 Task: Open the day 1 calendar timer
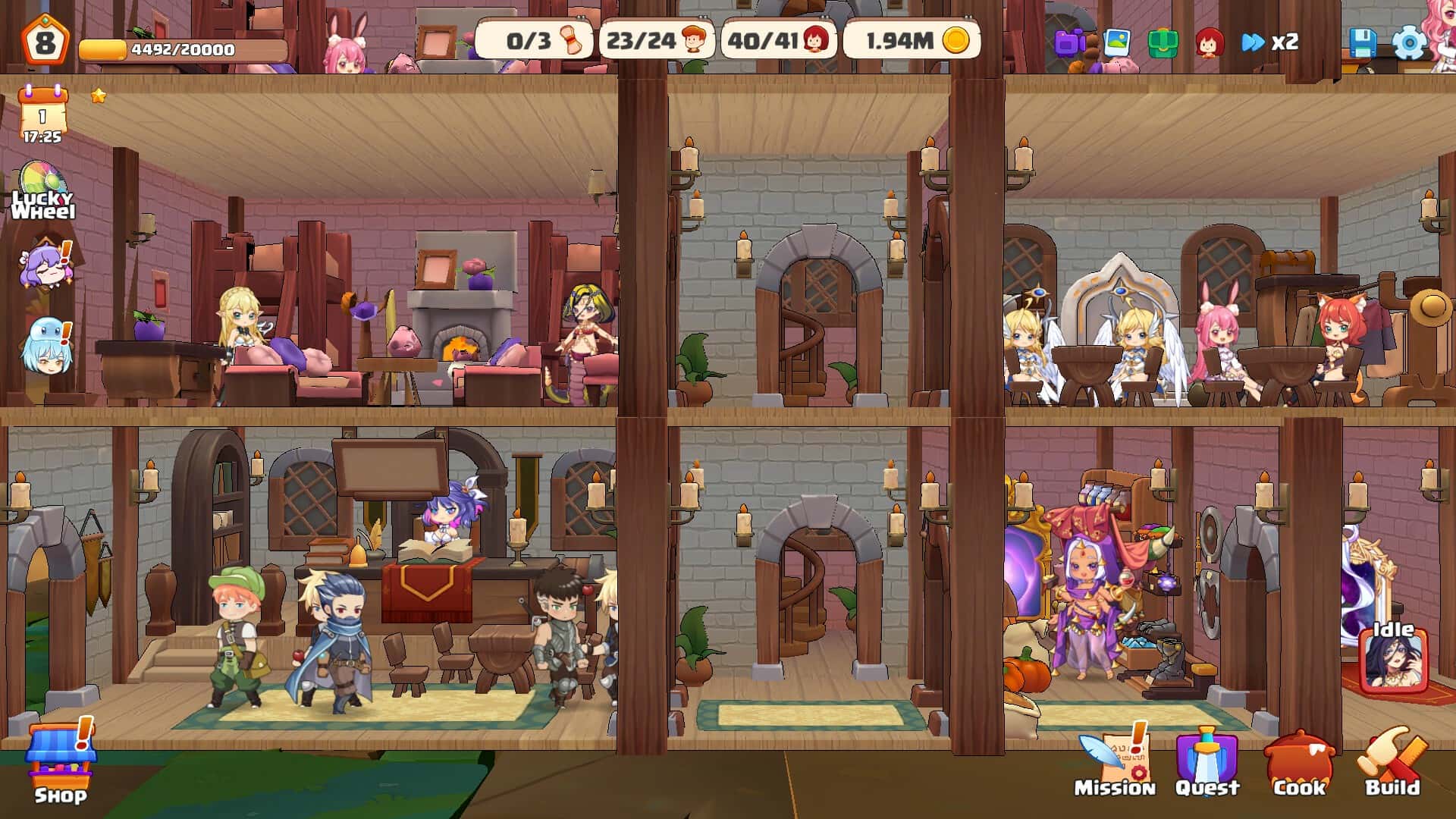(x=42, y=114)
